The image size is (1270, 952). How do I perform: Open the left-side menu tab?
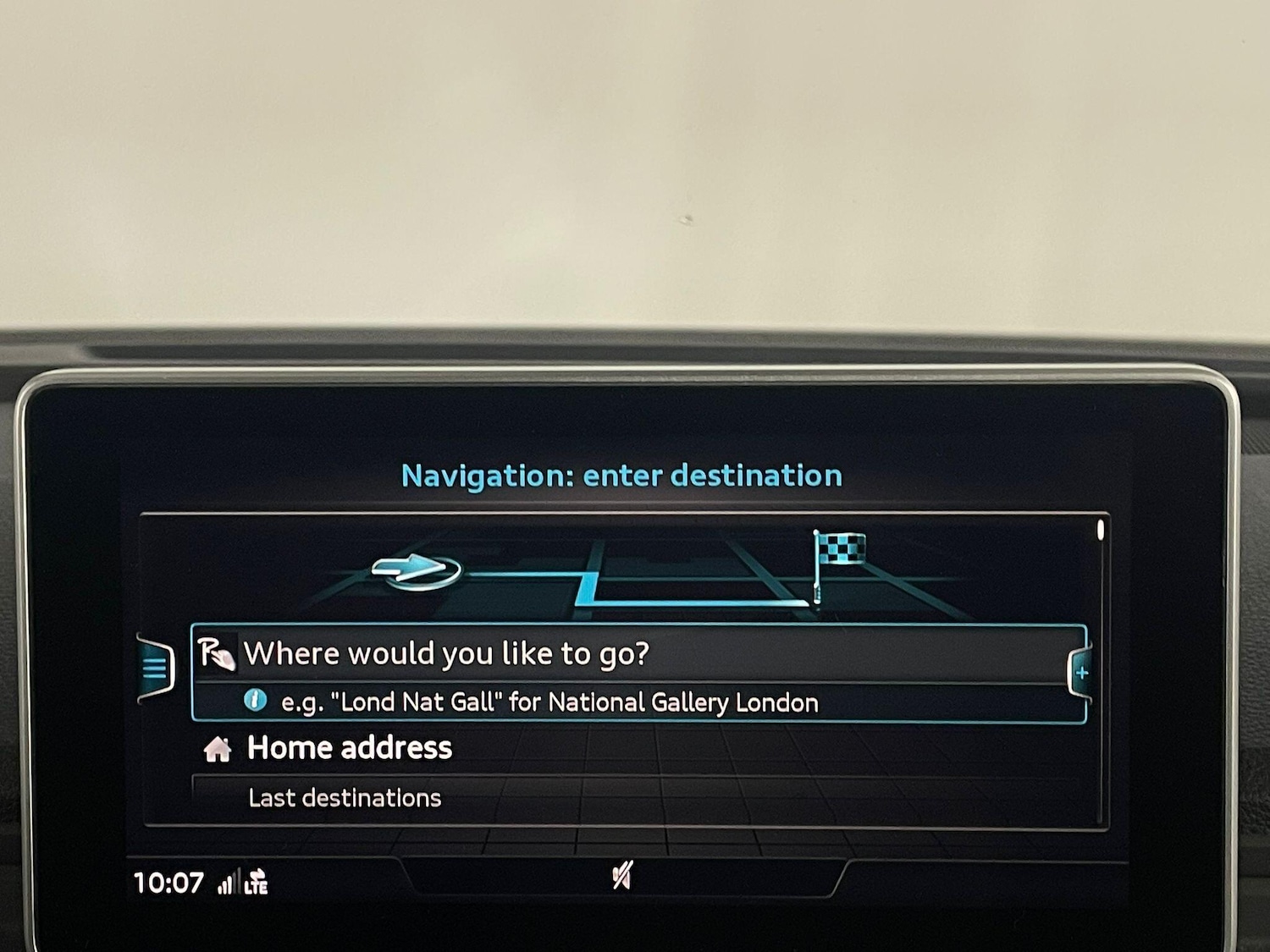[x=155, y=669]
